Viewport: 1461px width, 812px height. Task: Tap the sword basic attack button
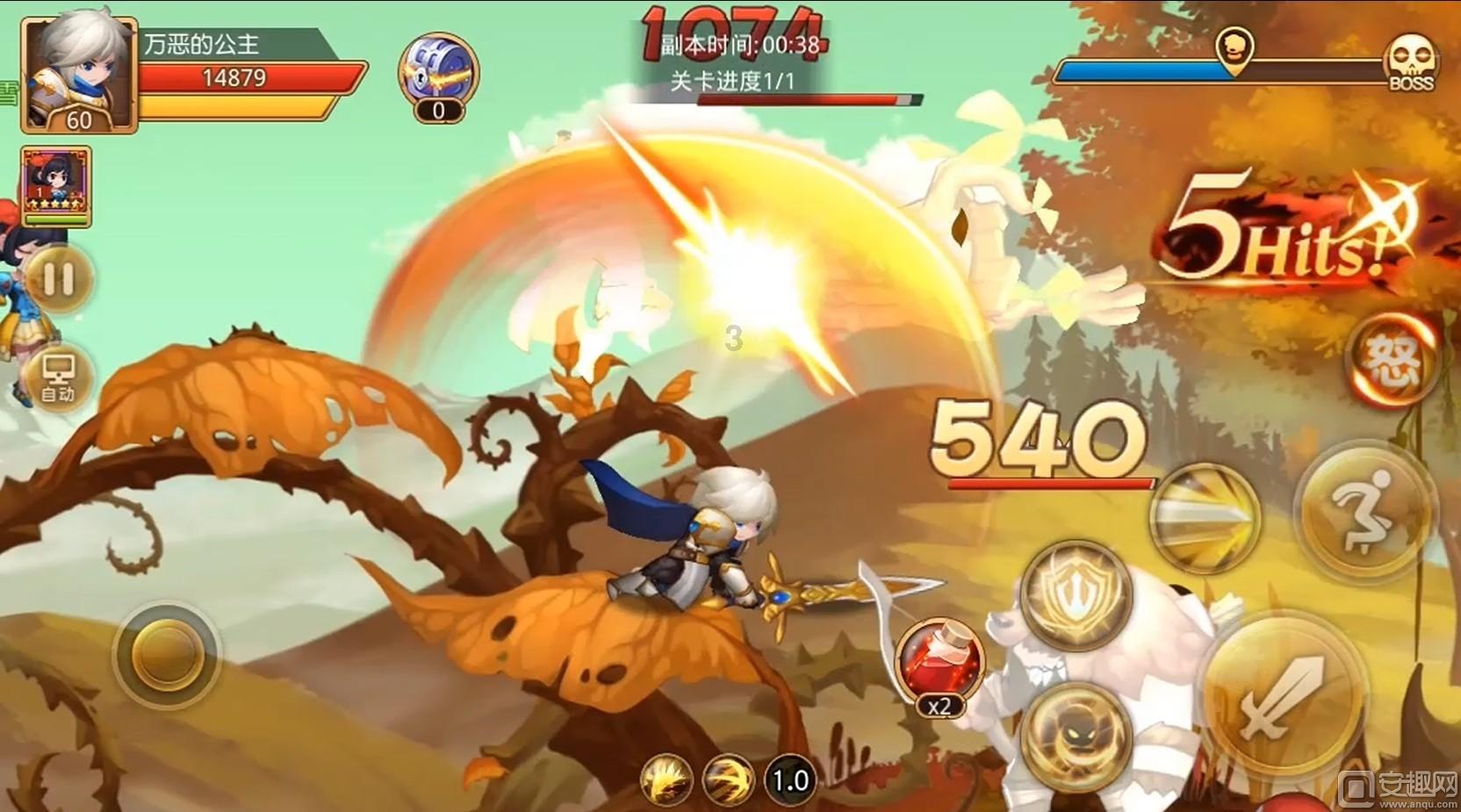1283,696
